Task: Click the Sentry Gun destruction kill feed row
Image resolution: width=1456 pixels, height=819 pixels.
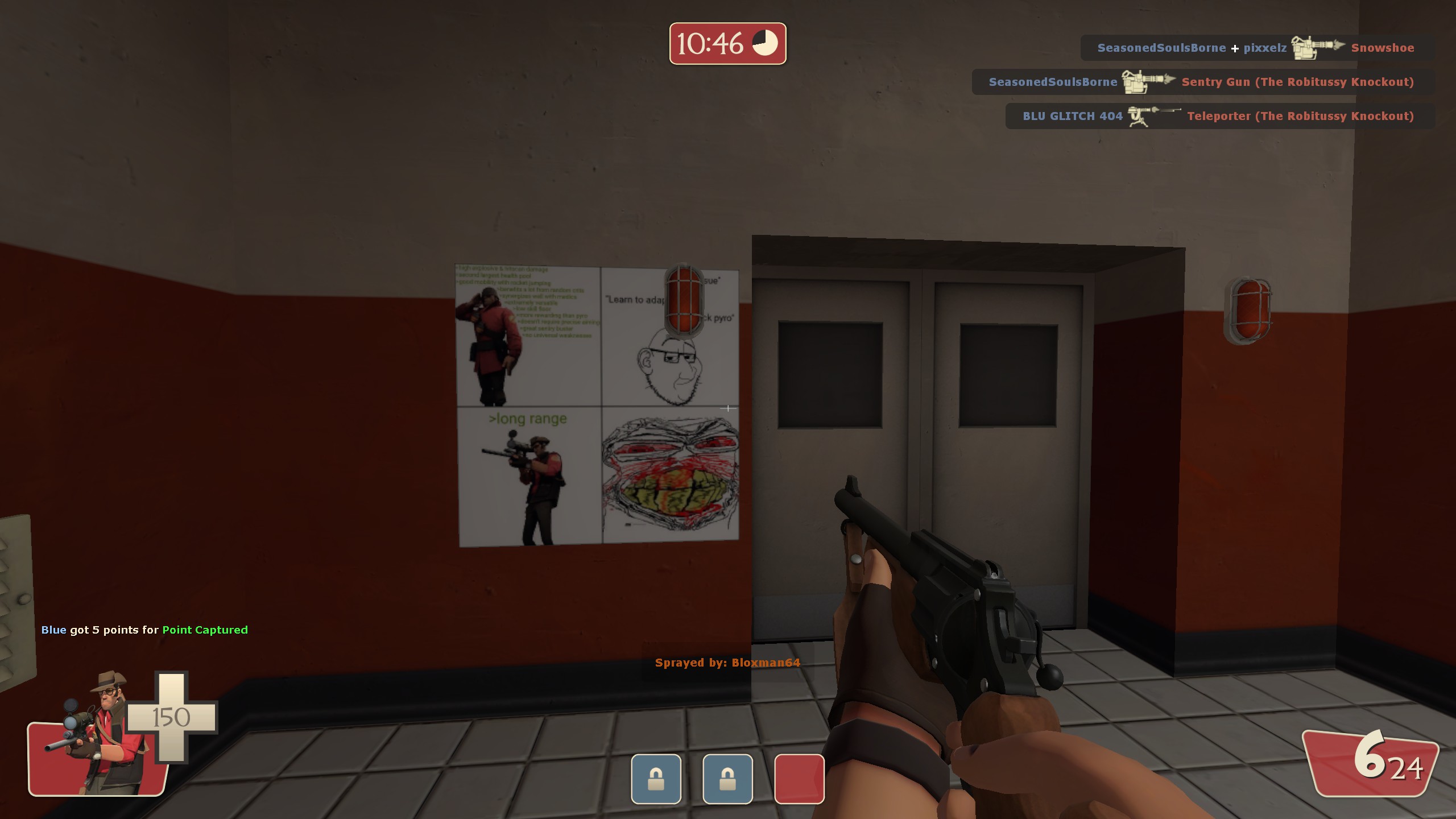Action: pyautogui.click(x=1201, y=82)
